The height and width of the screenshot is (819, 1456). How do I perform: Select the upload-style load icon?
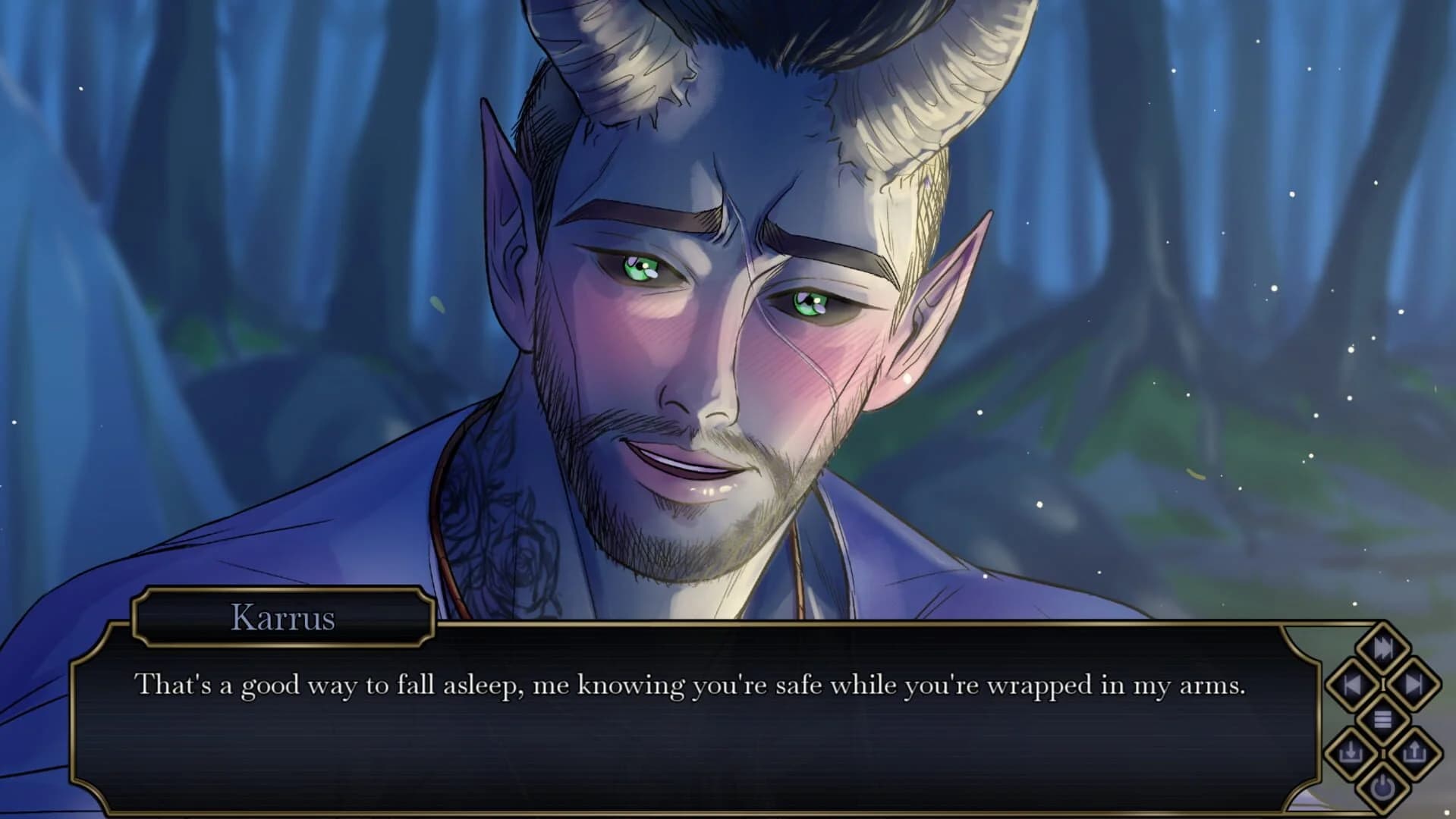[x=1415, y=753]
